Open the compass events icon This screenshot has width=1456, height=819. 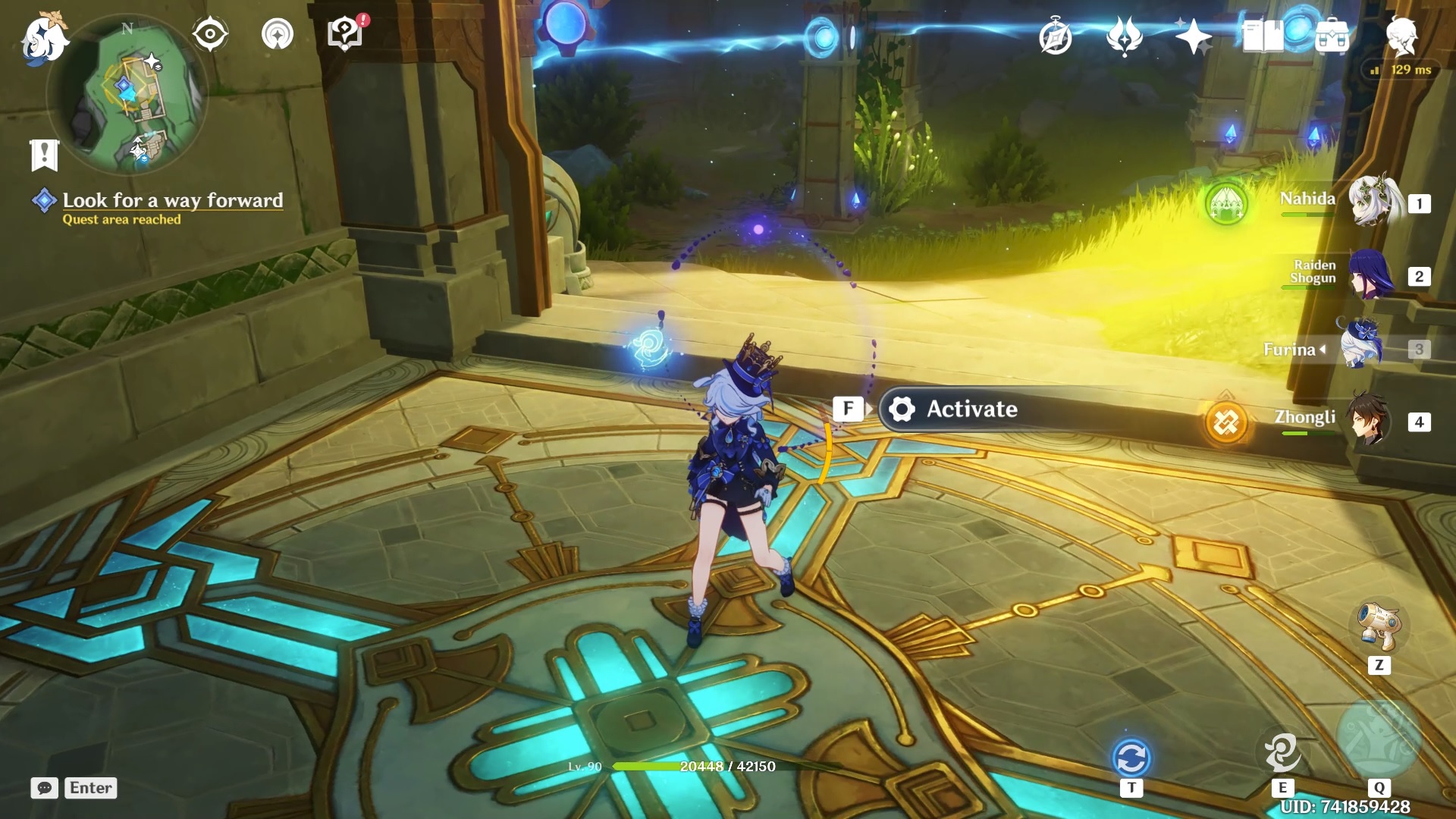(x=1056, y=37)
